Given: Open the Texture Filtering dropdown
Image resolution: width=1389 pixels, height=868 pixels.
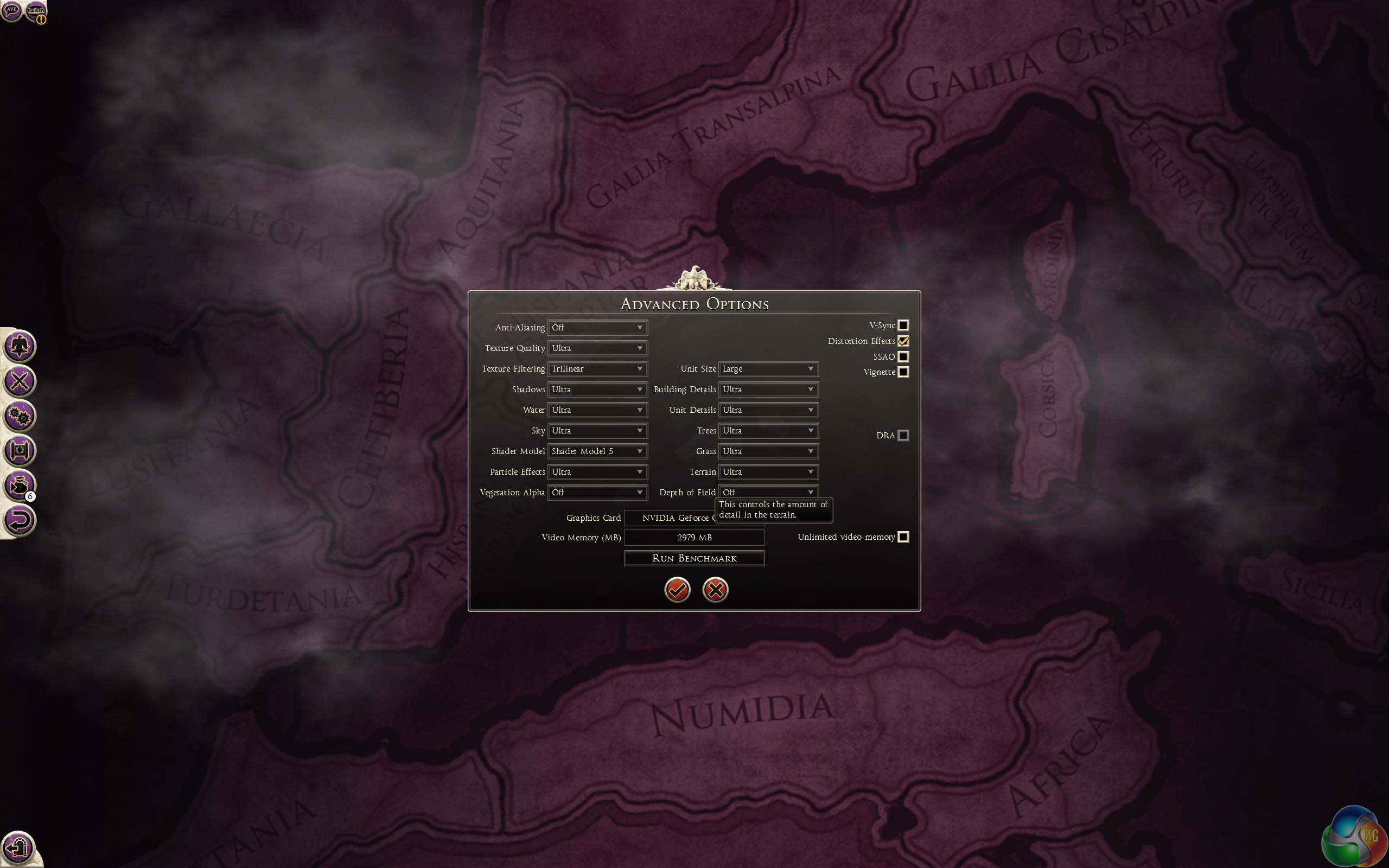Looking at the screenshot, I should (x=597, y=368).
